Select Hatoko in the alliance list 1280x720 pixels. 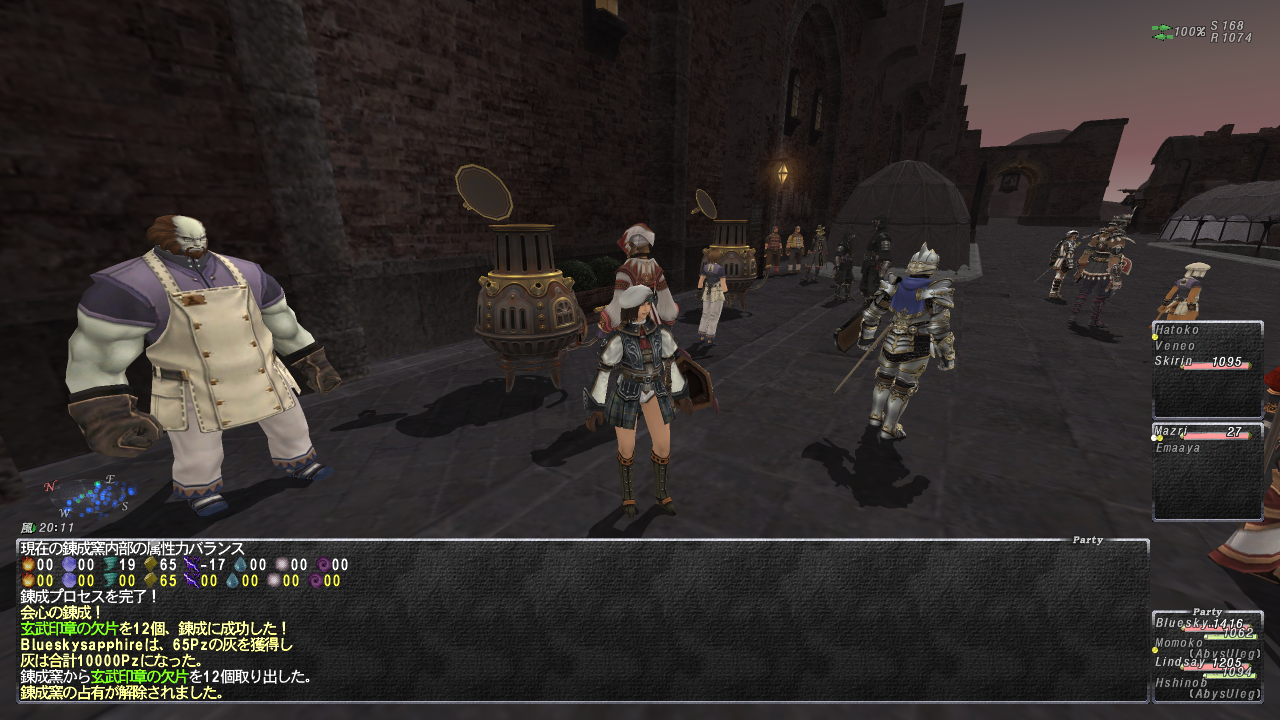[x=1177, y=330]
